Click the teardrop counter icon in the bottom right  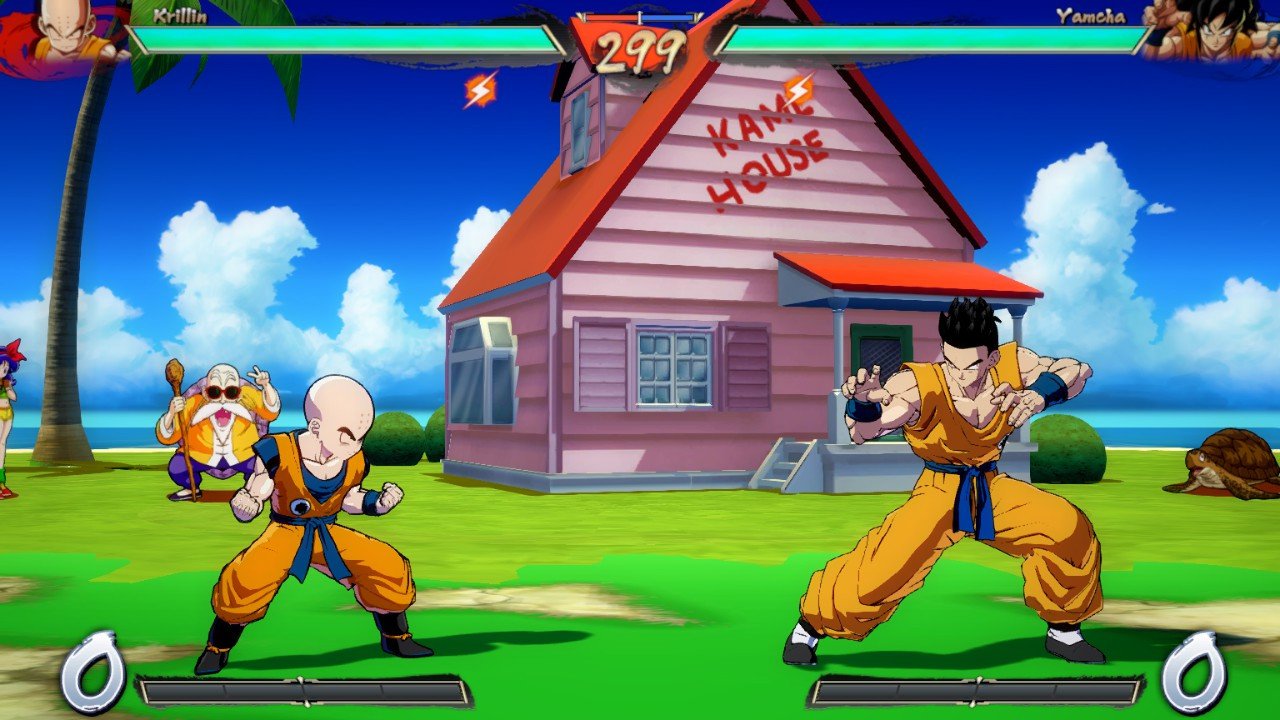click(x=1192, y=671)
